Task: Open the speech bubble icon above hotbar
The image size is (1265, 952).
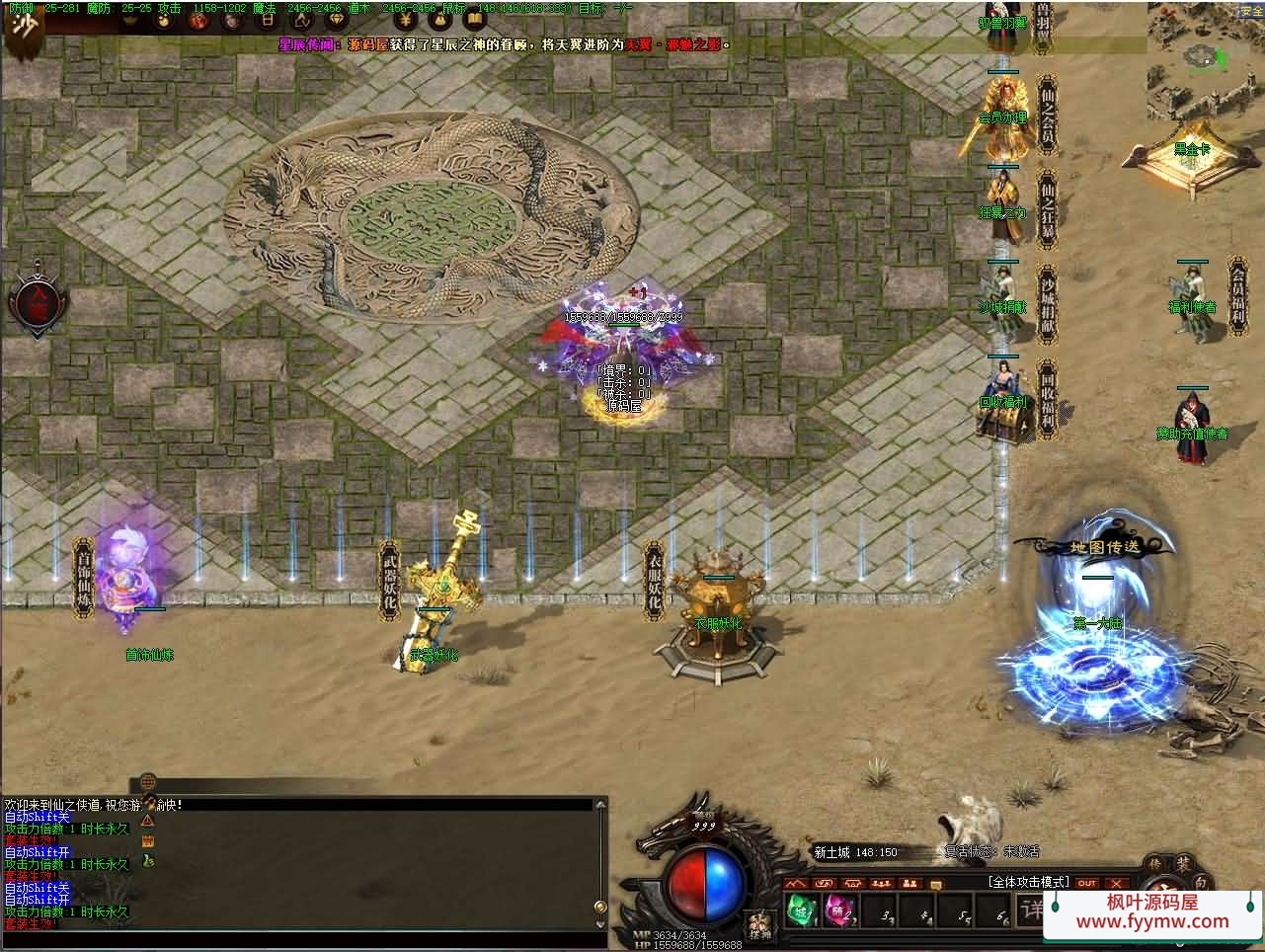Action: pos(936,884)
